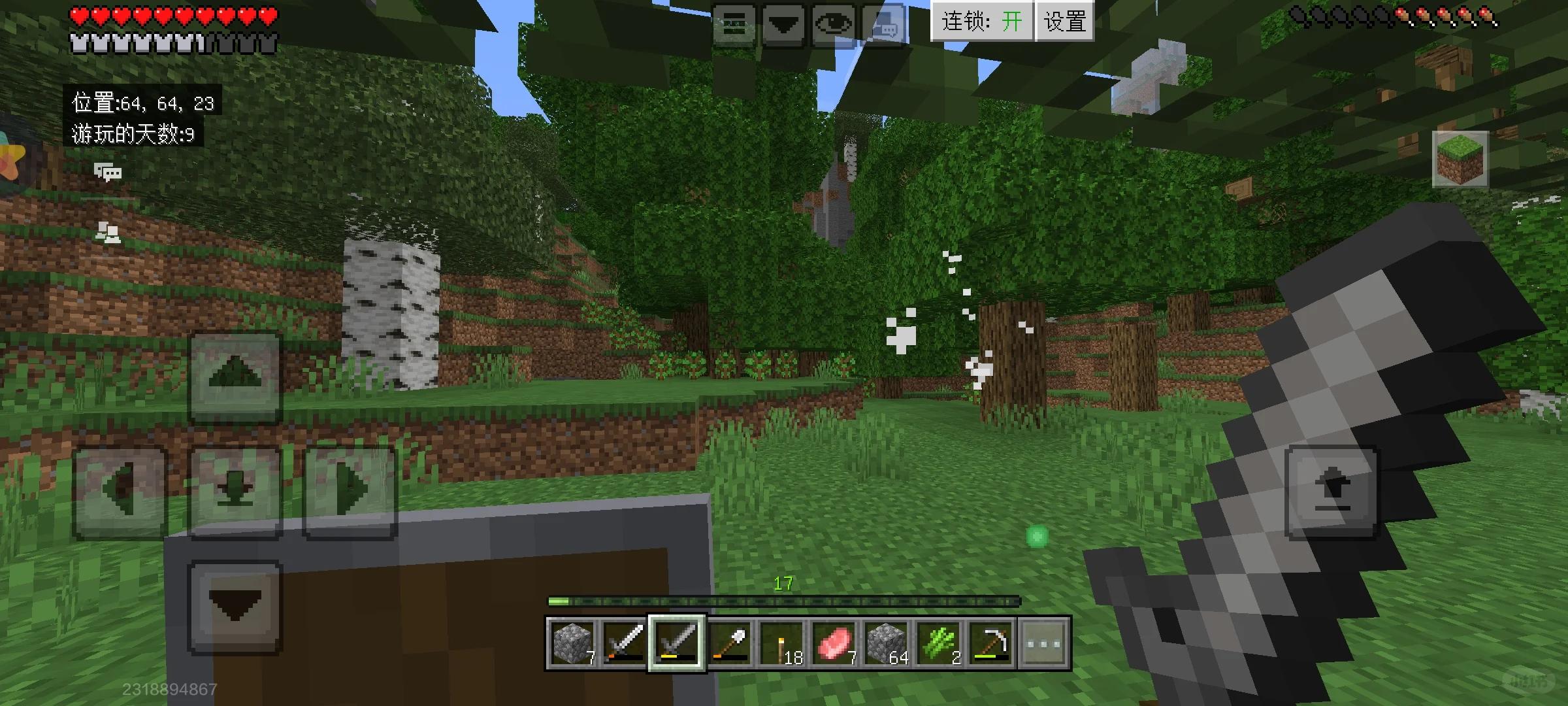This screenshot has width=1568, height=706.
Task: Select the highlighted stone sword slot
Action: (677, 643)
